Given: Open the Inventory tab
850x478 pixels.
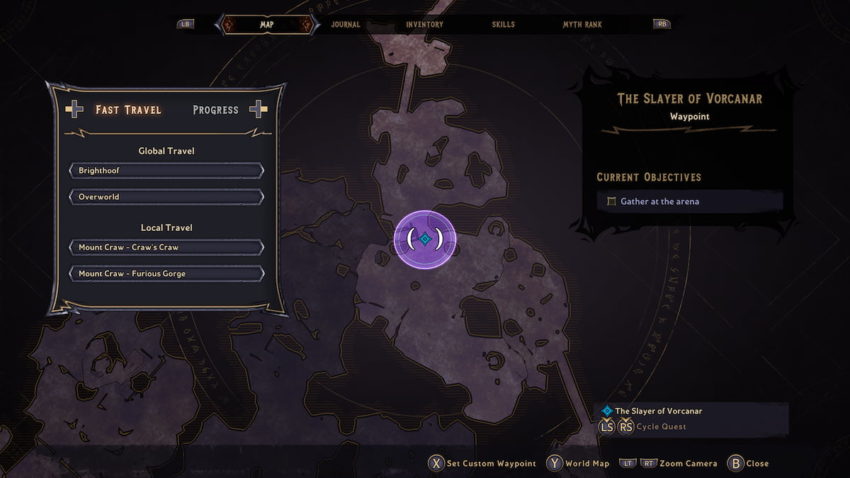Looking at the screenshot, I should pyautogui.click(x=425, y=24).
